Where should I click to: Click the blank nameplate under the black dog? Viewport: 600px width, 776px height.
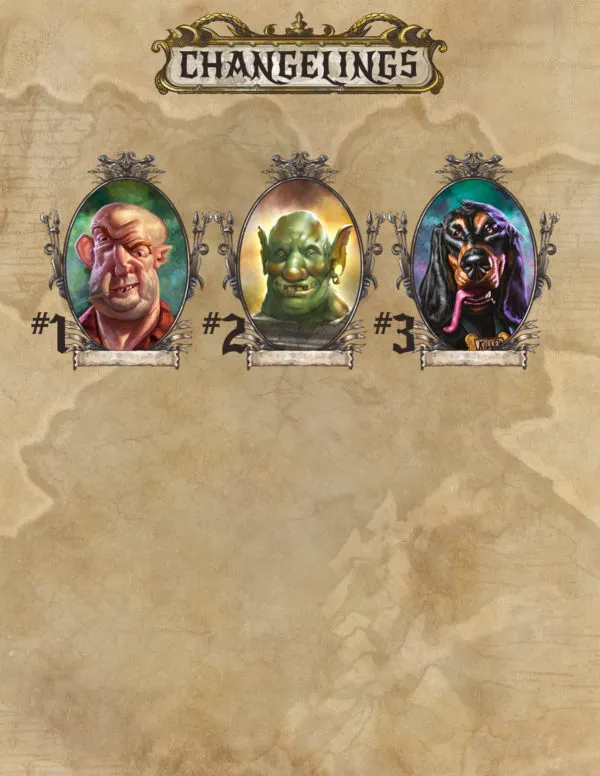coord(473,358)
